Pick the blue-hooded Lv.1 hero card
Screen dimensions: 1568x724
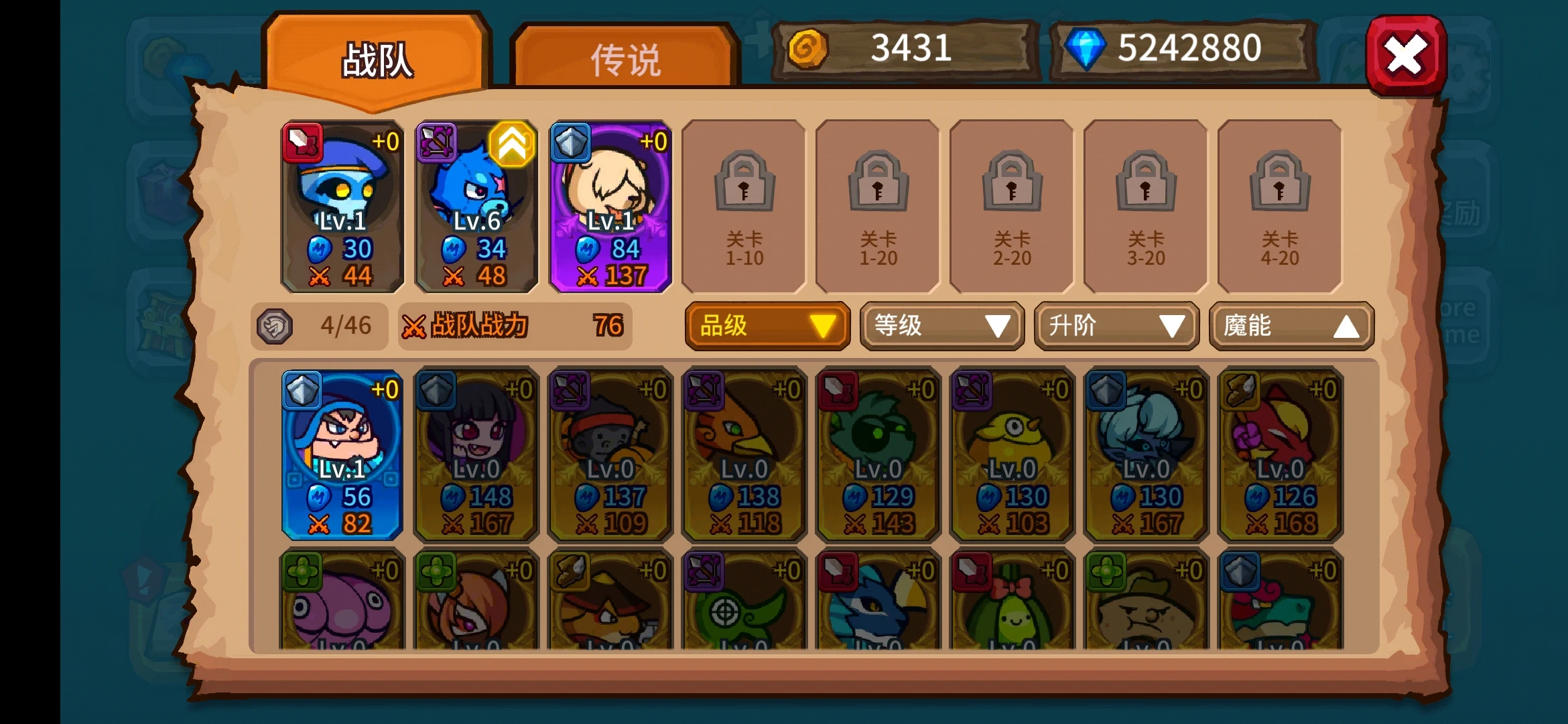[x=342, y=455]
